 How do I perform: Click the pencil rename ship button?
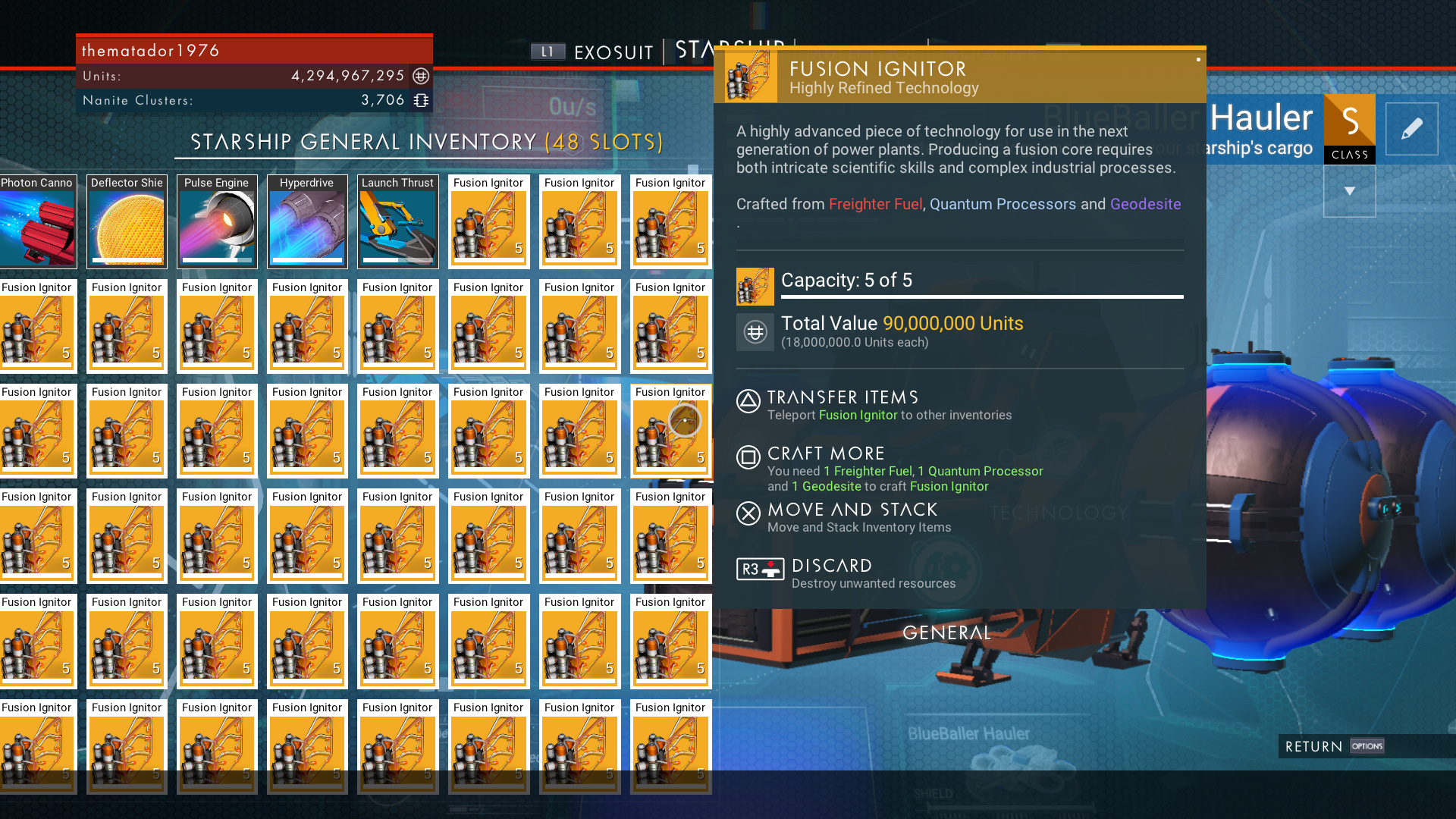coord(1411,129)
